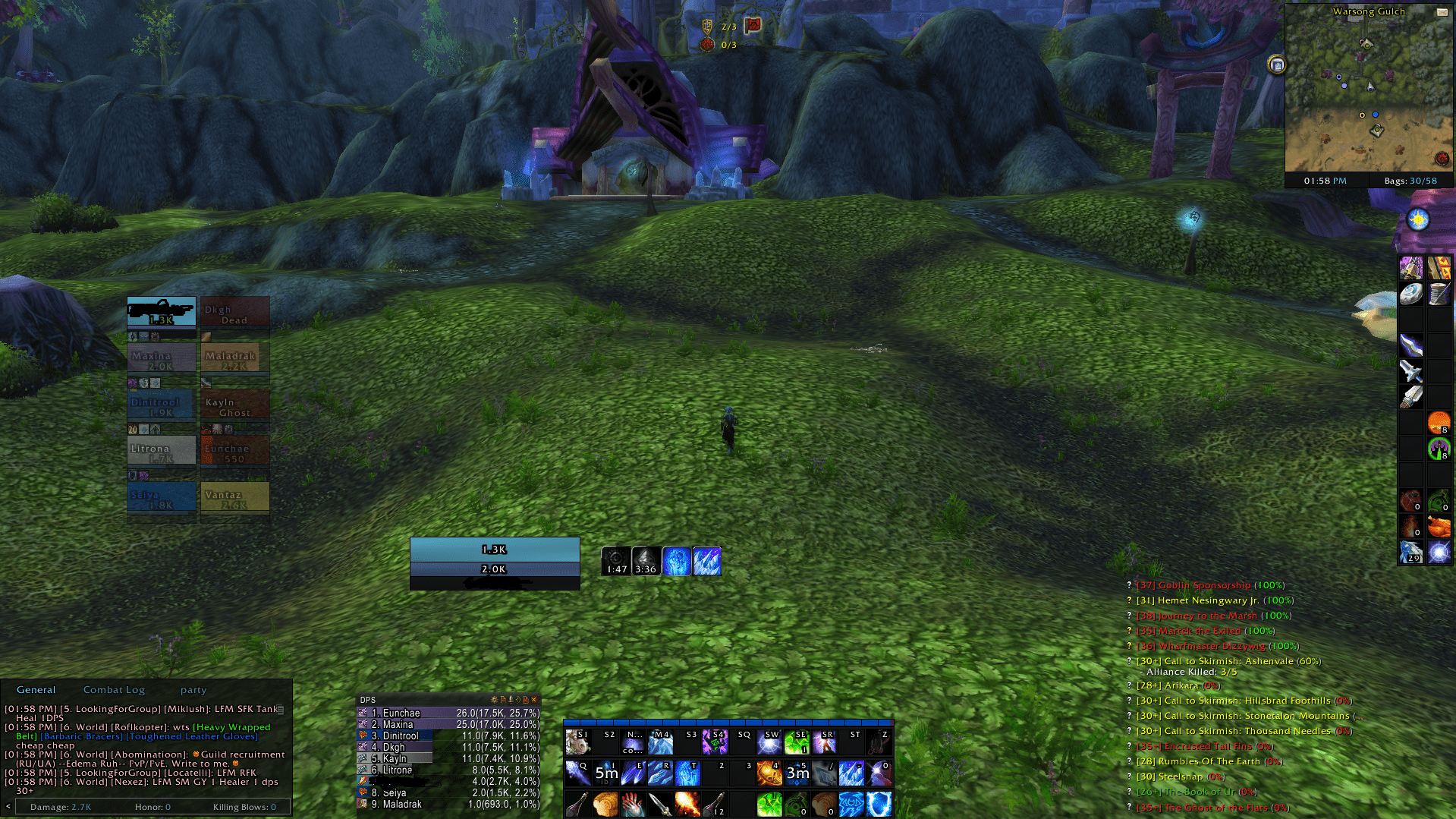Select the Call to Skirmish: Ashenvale quest
This screenshot has height=819, width=1456.
[1228, 661]
